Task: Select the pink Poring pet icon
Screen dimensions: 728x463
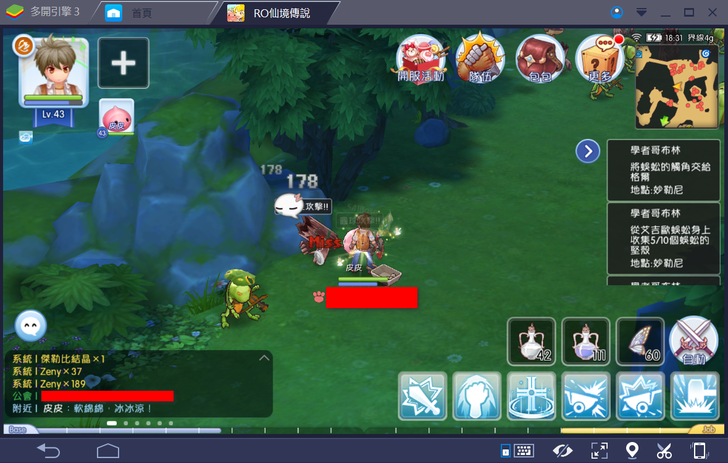Action: 115,118
